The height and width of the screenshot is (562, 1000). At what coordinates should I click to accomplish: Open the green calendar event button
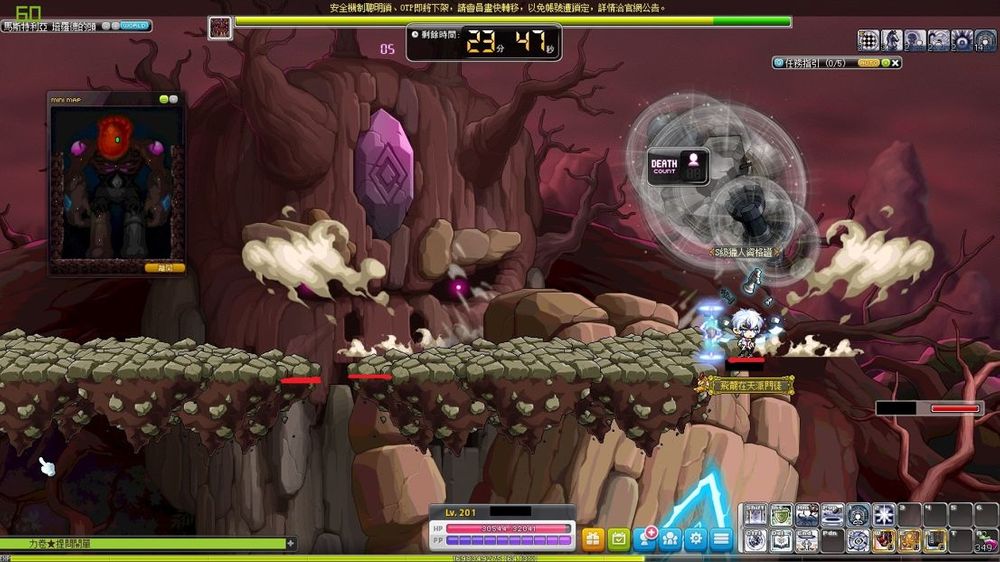[619, 539]
